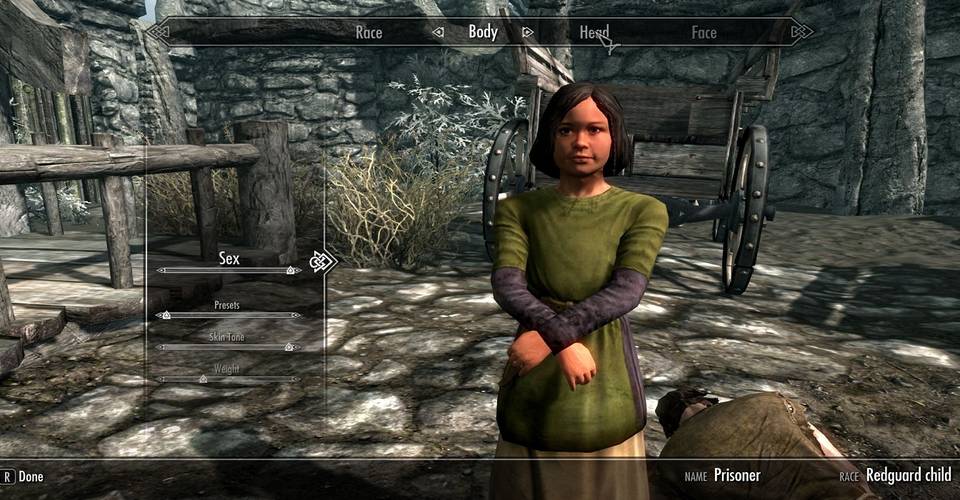The height and width of the screenshot is (500, 960).
Task: Open the Head tab
Action: [x=594, y=32]
